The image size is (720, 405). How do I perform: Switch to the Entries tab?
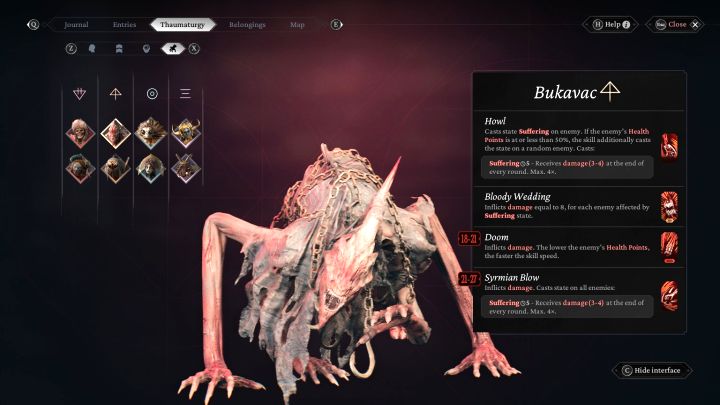tap(124, 24)
